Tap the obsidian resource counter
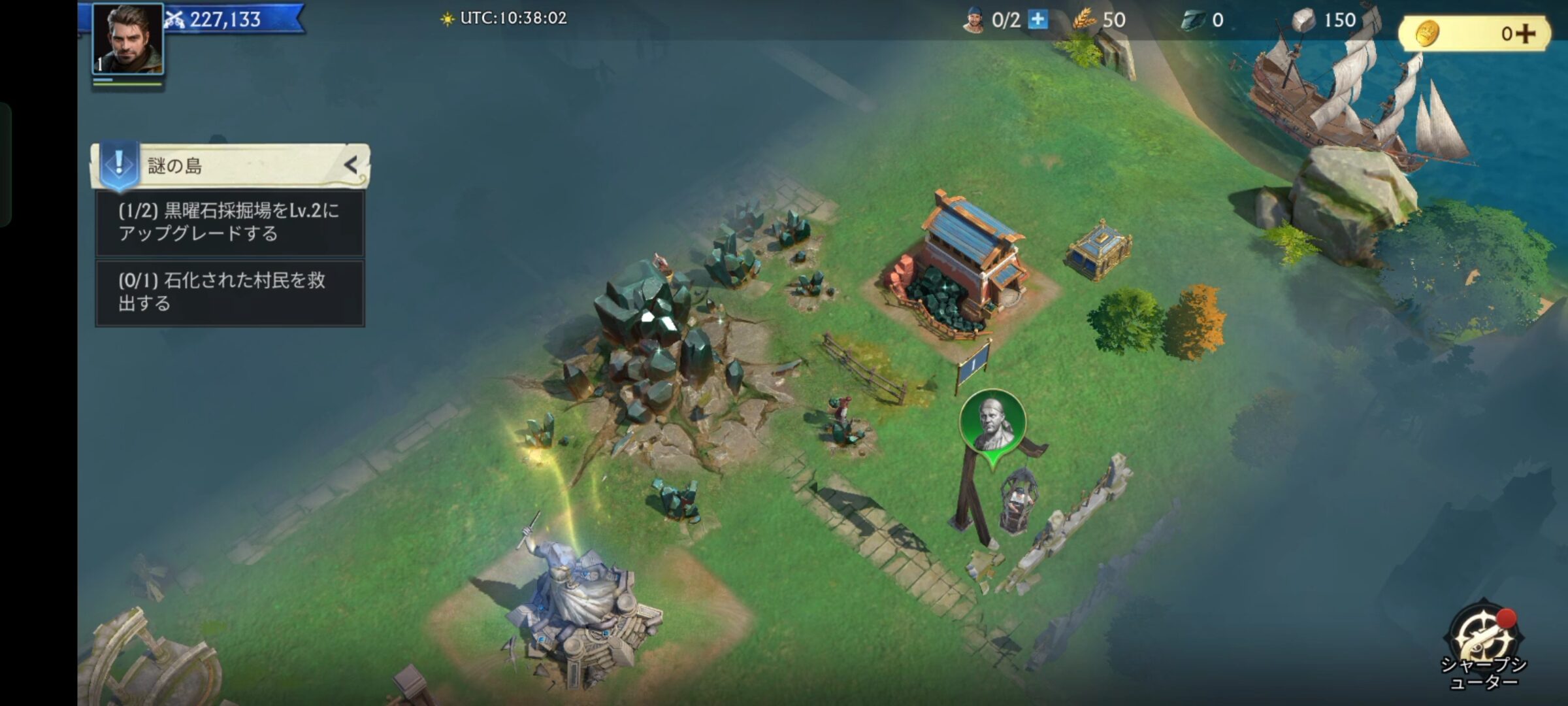The image size is (1568, 706). [1203, 20]
